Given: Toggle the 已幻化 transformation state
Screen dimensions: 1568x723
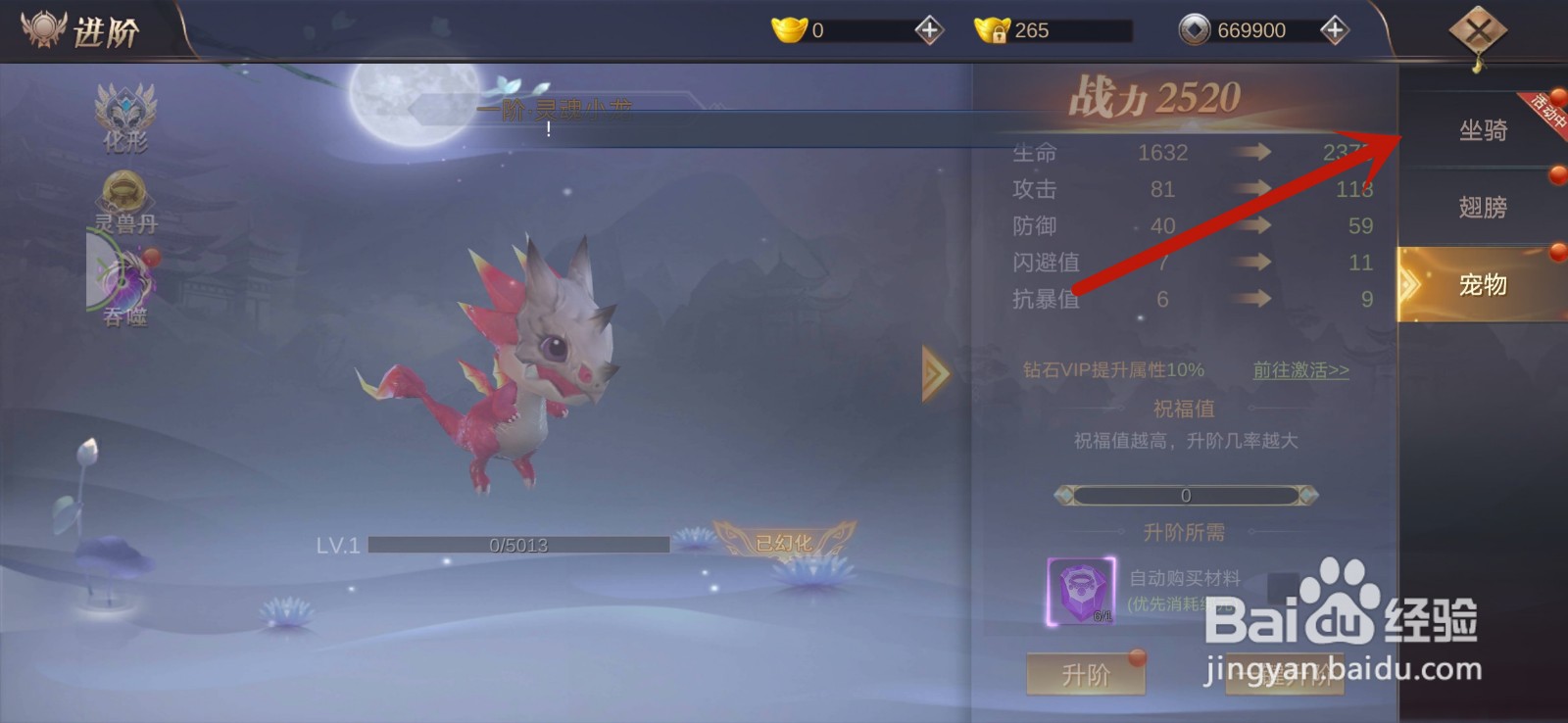Looking at the screenshot, I should (x=784, y=542).
